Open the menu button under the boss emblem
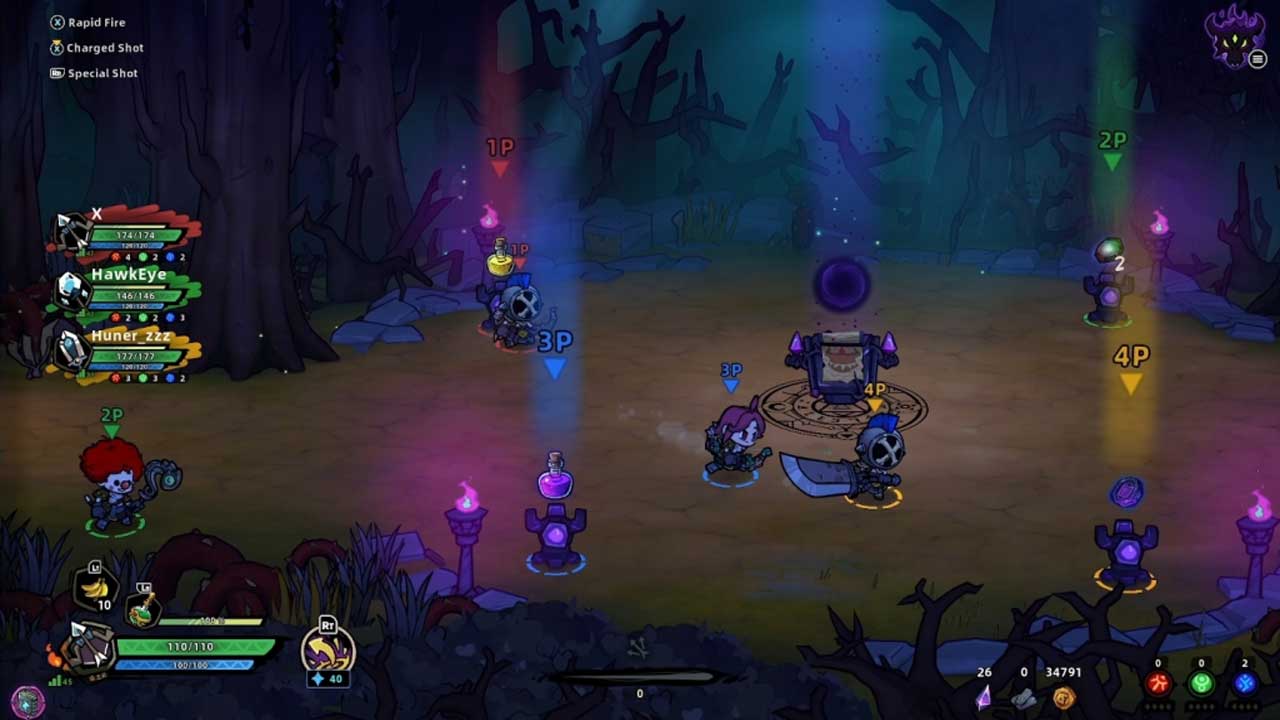Viewport: 1280px width, 720px height. click(x=1258, y=60)
